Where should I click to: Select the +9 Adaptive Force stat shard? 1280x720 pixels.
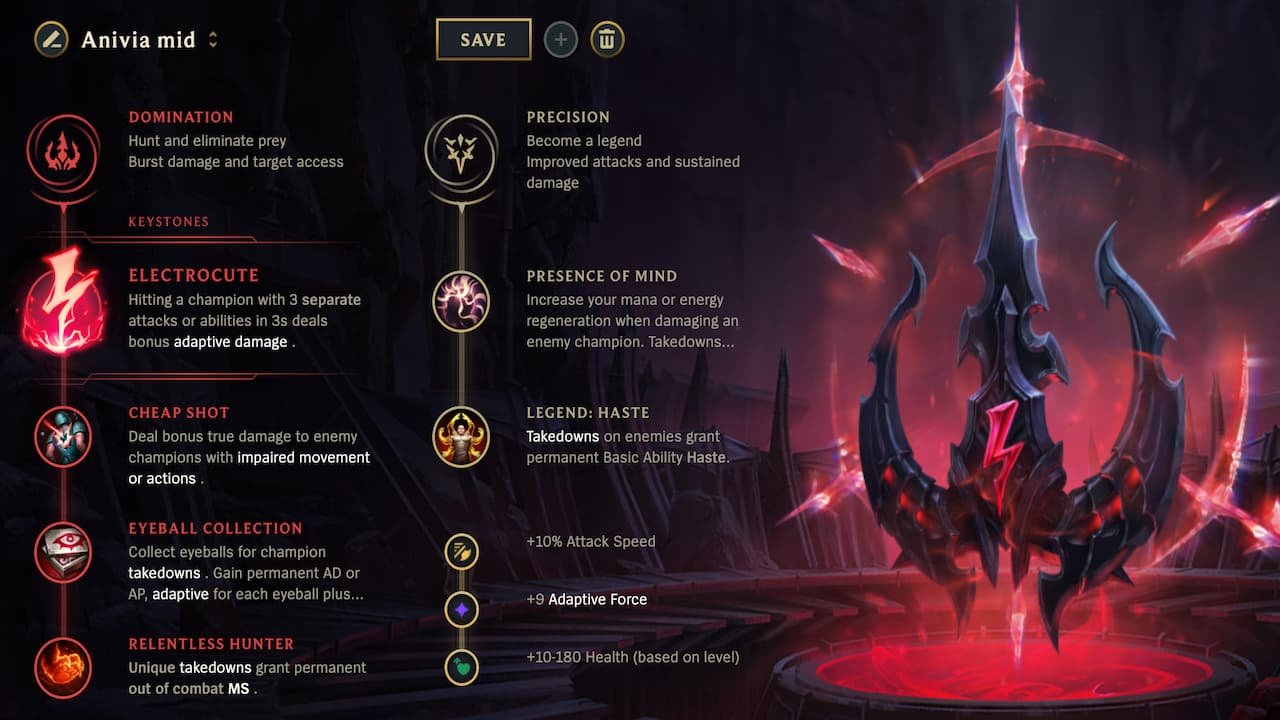[461, 609]
